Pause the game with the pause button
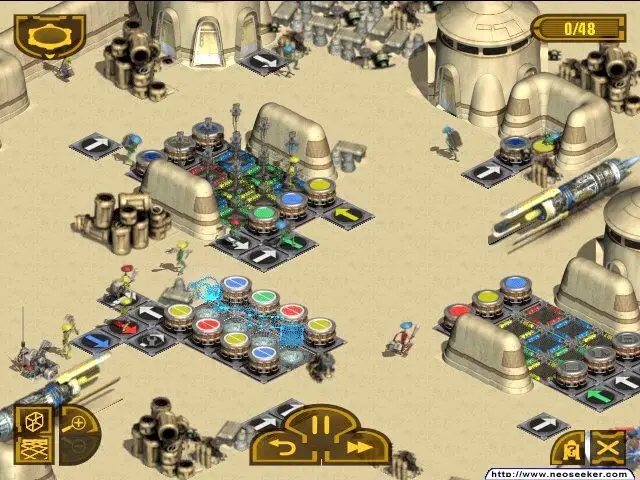 320,424
